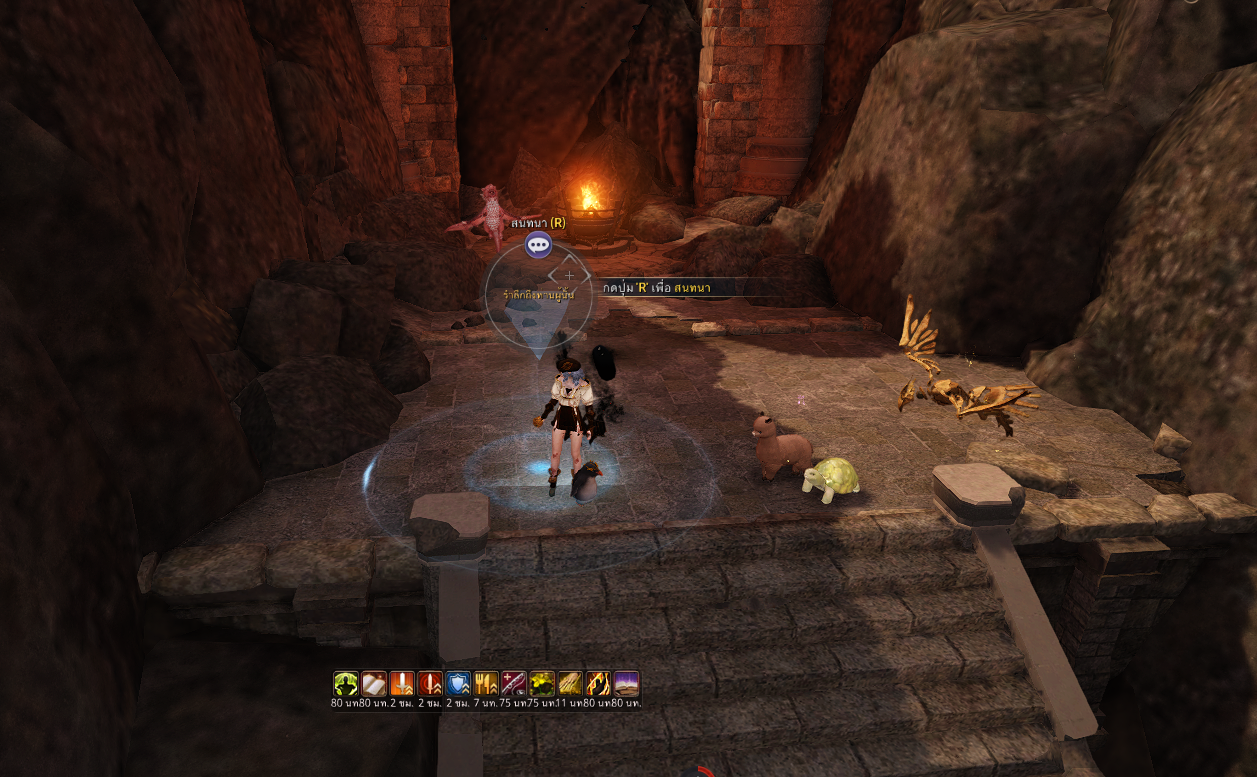Click the blue shield defense buff icon
The height and width of the screenshot is (777, 1257).
point(458,684)
